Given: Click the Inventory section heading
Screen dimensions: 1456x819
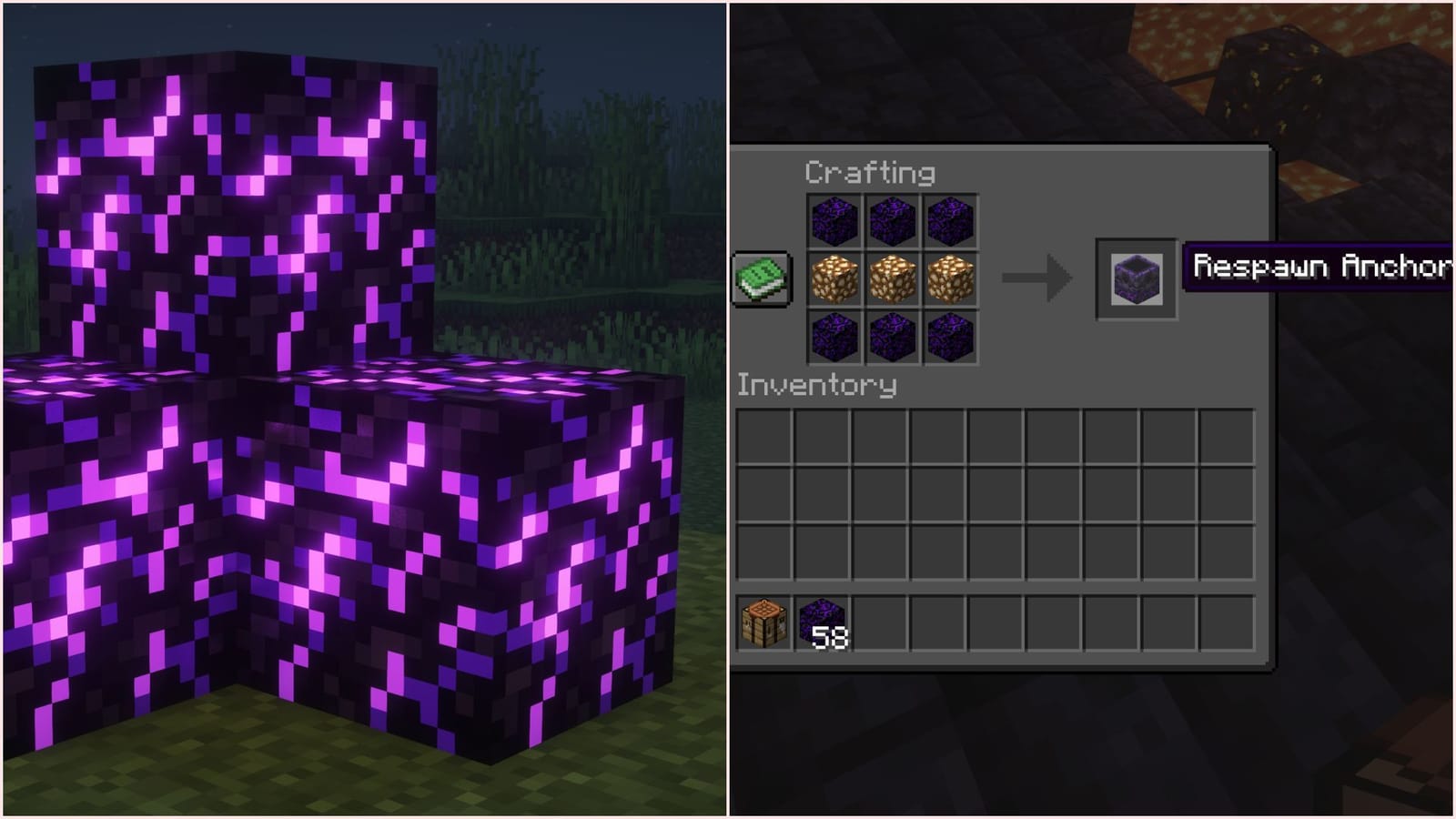Looking at the screenshot, I should click(819, 384).
